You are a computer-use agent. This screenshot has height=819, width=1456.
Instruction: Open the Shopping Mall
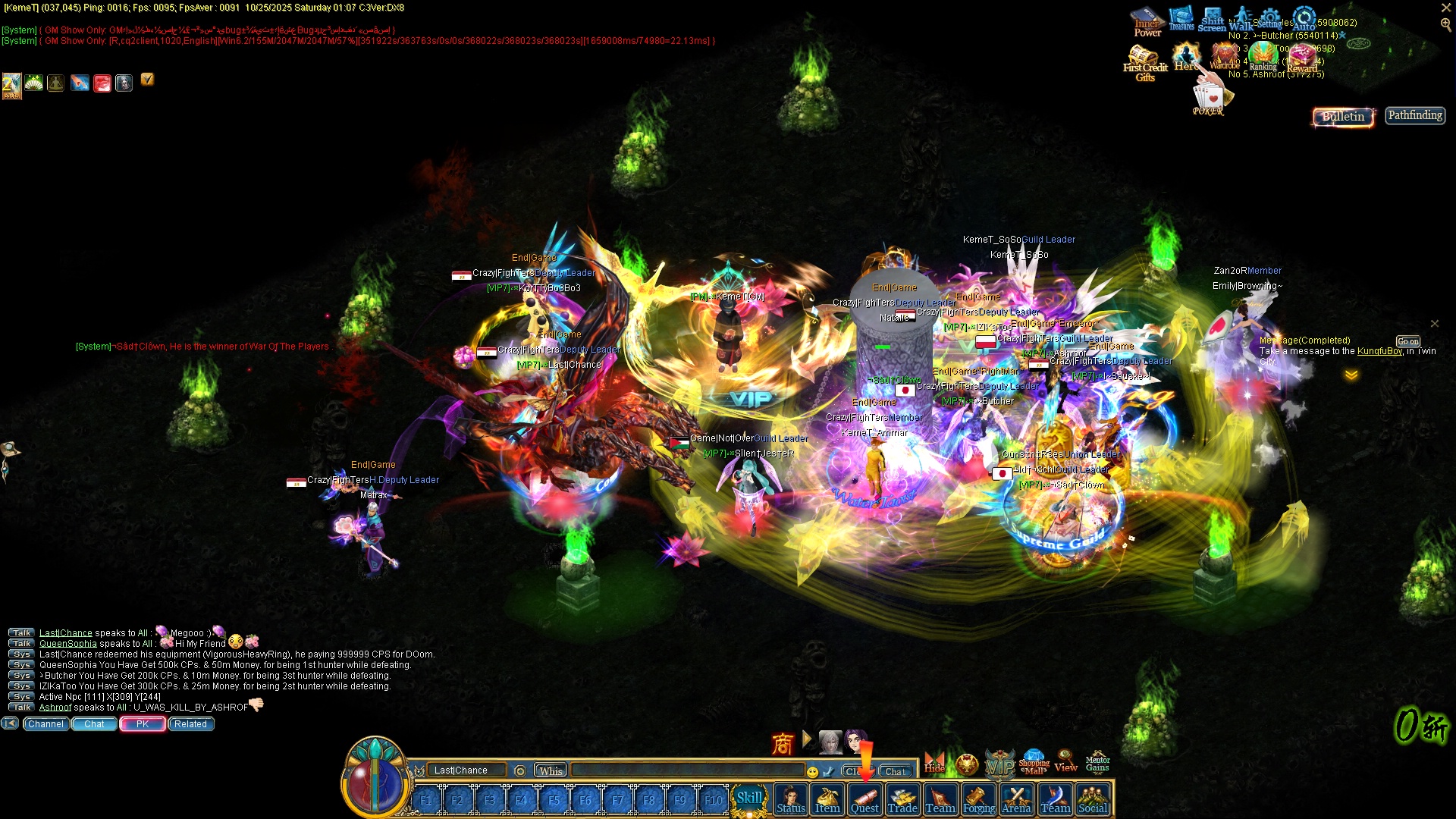click(1034, 762)
